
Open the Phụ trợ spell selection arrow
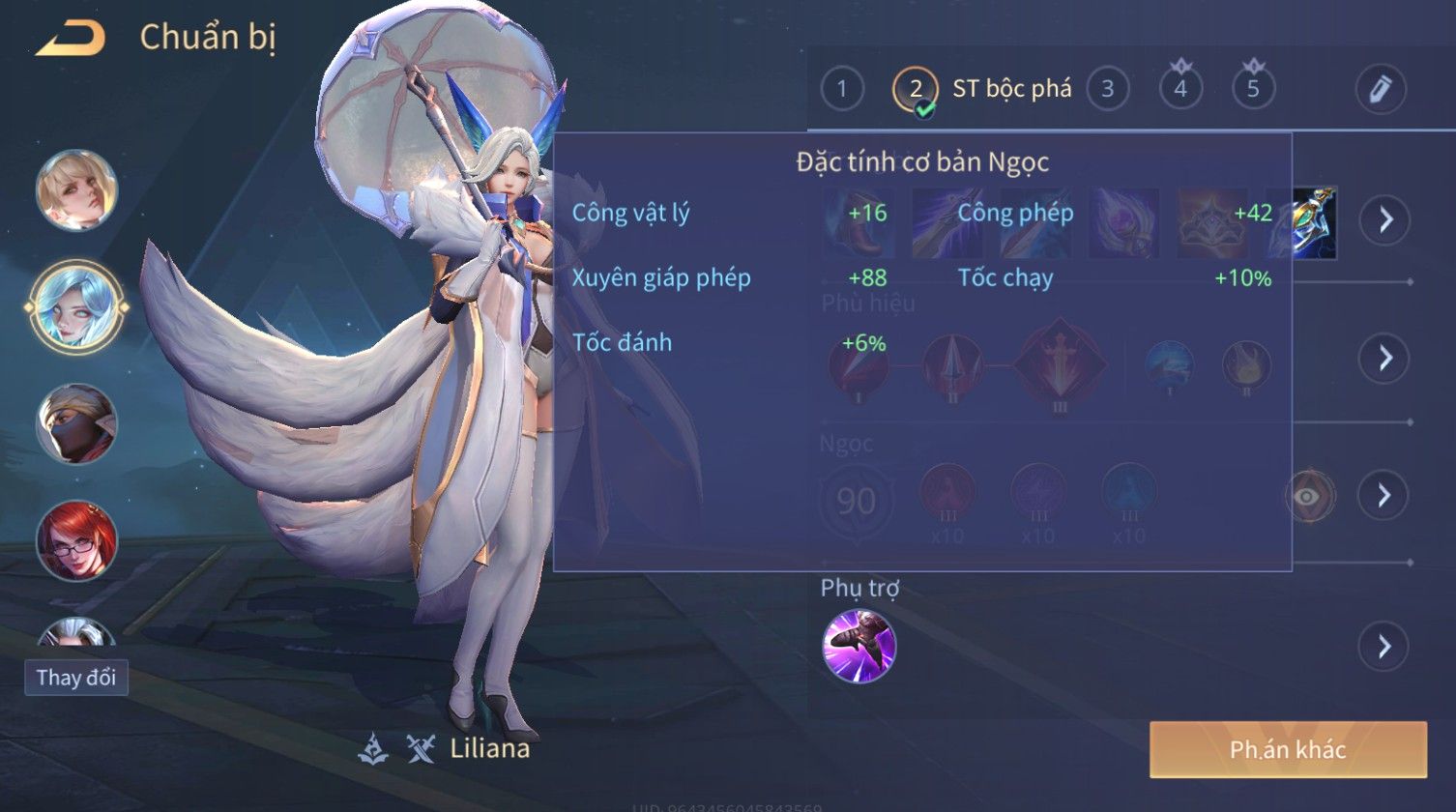(1384, 646)
